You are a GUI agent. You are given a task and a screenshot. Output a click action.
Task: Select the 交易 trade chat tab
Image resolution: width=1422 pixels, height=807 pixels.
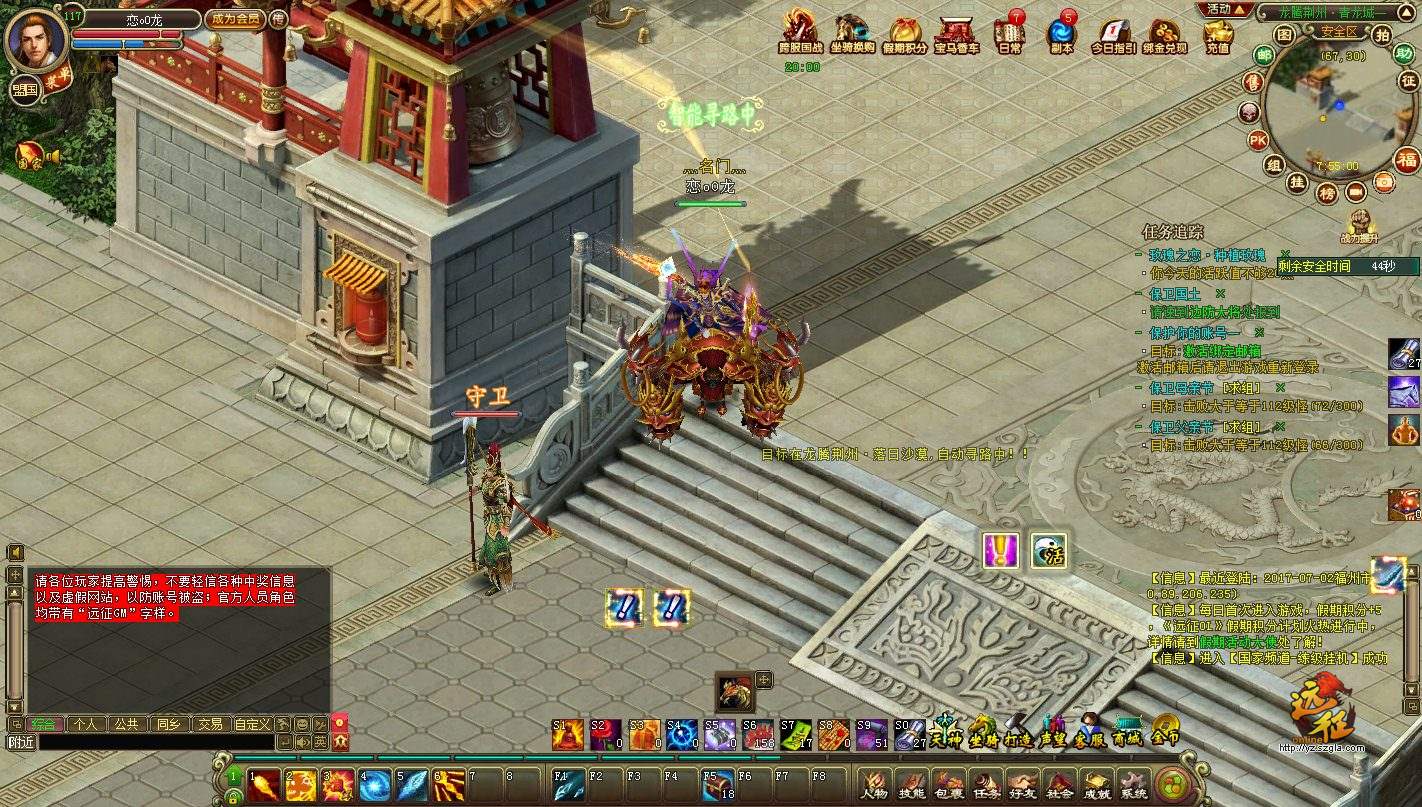click(209, 723)
